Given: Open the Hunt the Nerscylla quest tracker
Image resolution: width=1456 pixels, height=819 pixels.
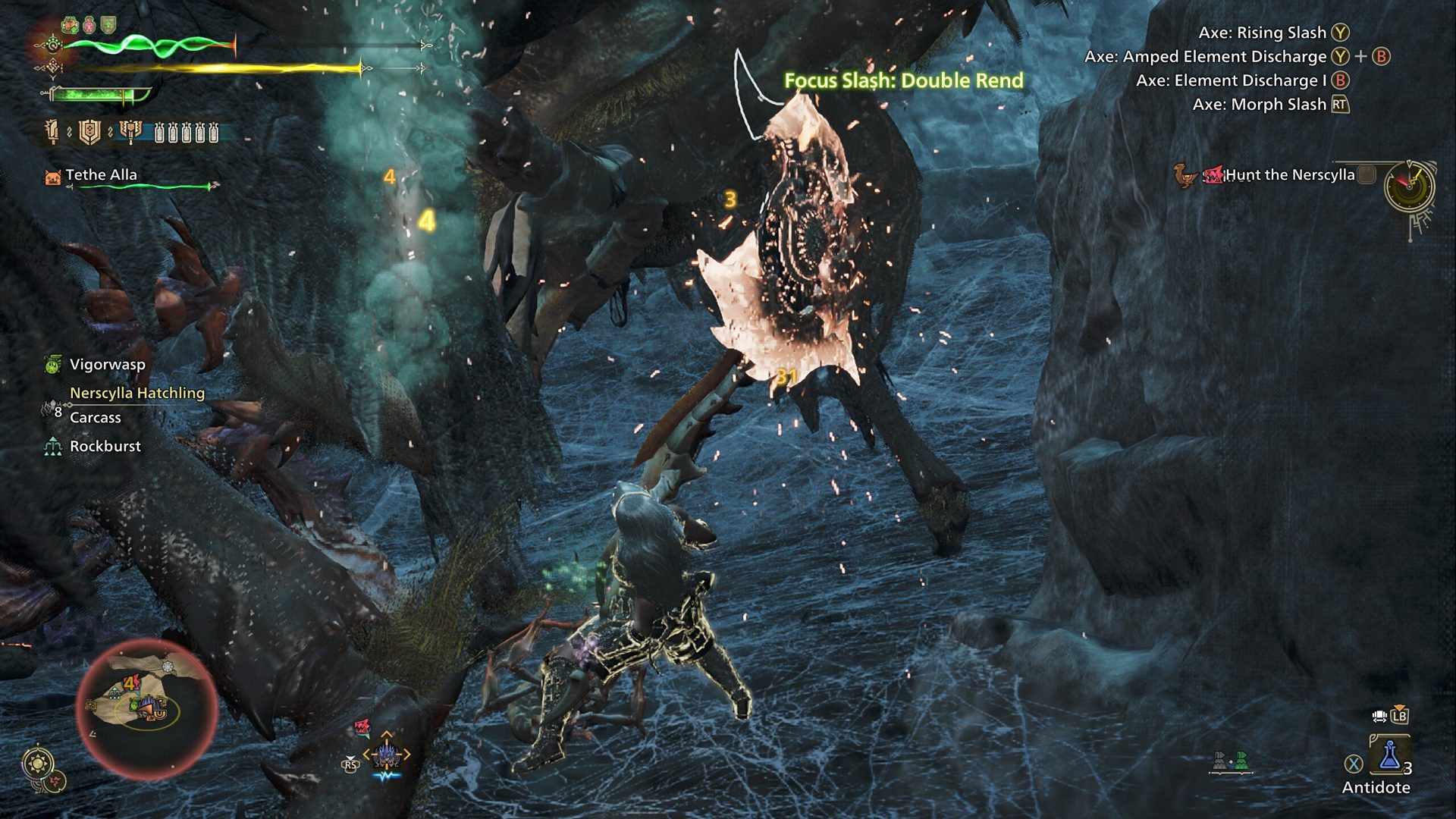Looking at the screenshot, I should coord(1289,175).
